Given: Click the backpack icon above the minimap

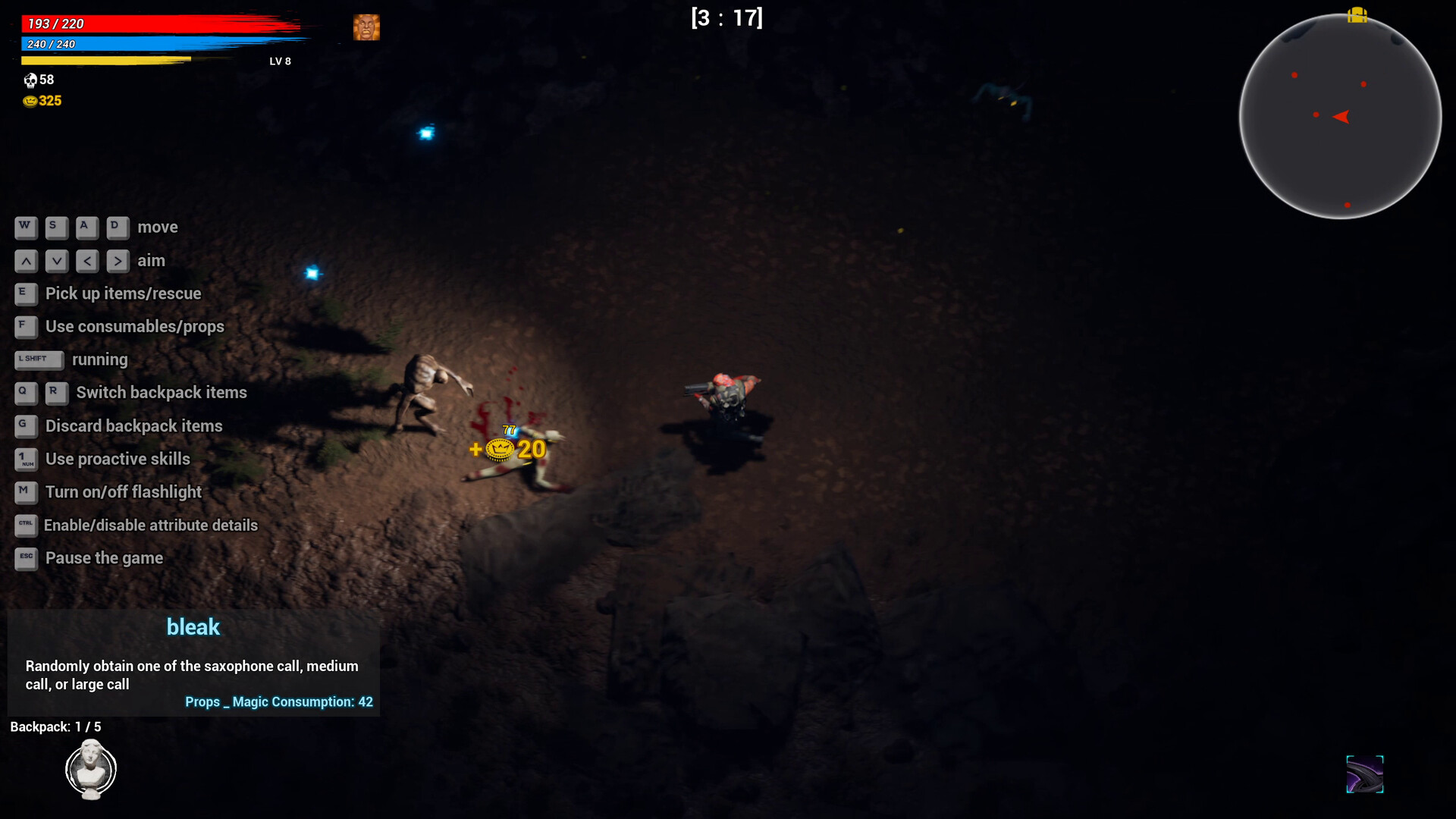Looking at the screenshot, I should coord(1356,15).
